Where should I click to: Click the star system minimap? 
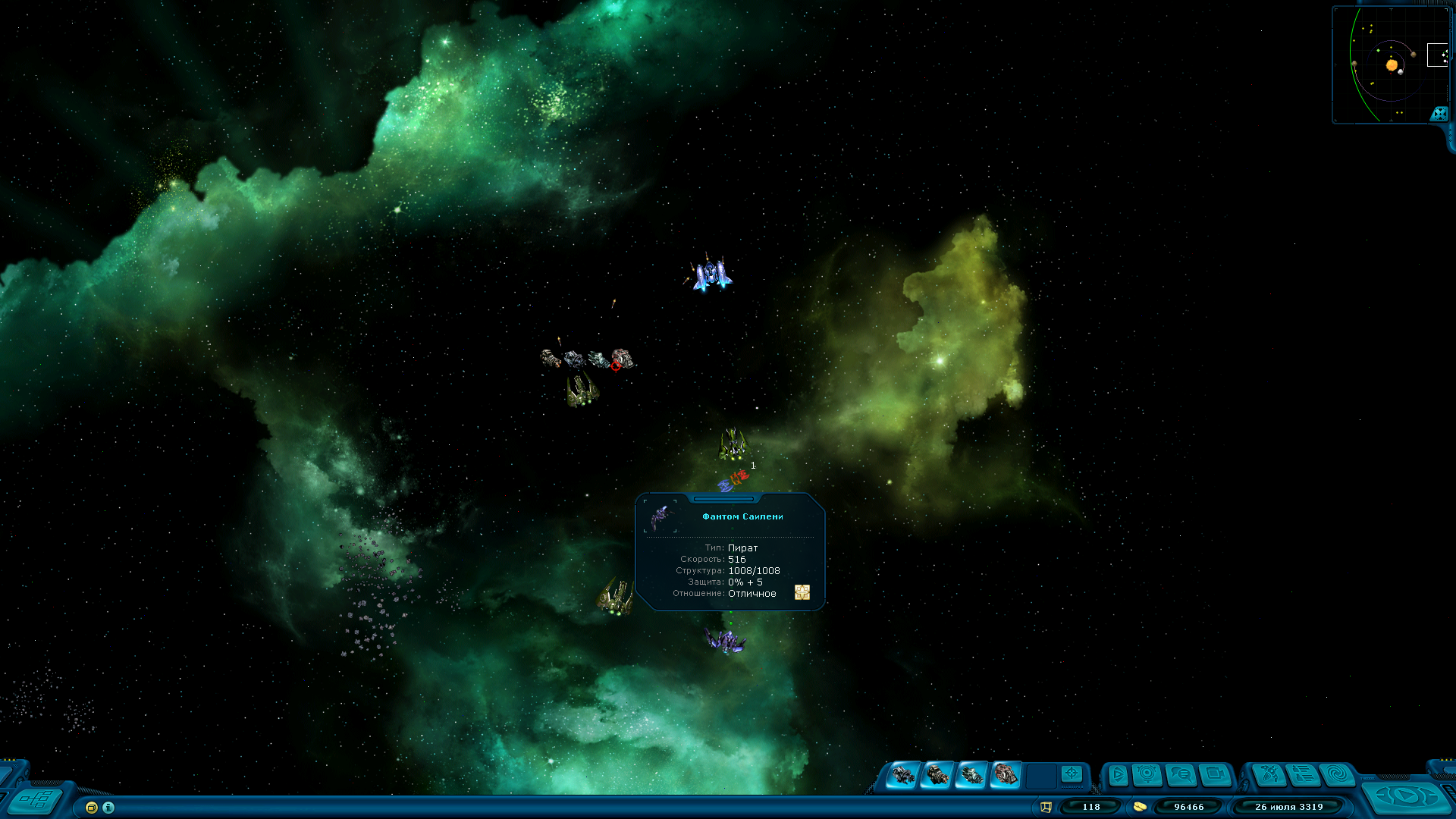[1389, 64]
